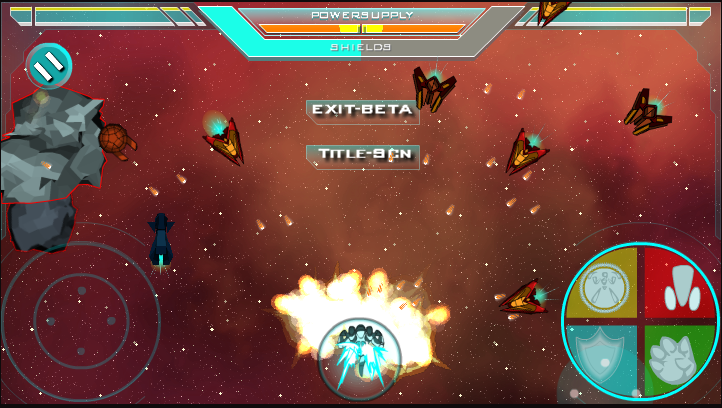Click the EXIT-BETA button
Viewport: 722px width, 408px height.
coord(361,110)
